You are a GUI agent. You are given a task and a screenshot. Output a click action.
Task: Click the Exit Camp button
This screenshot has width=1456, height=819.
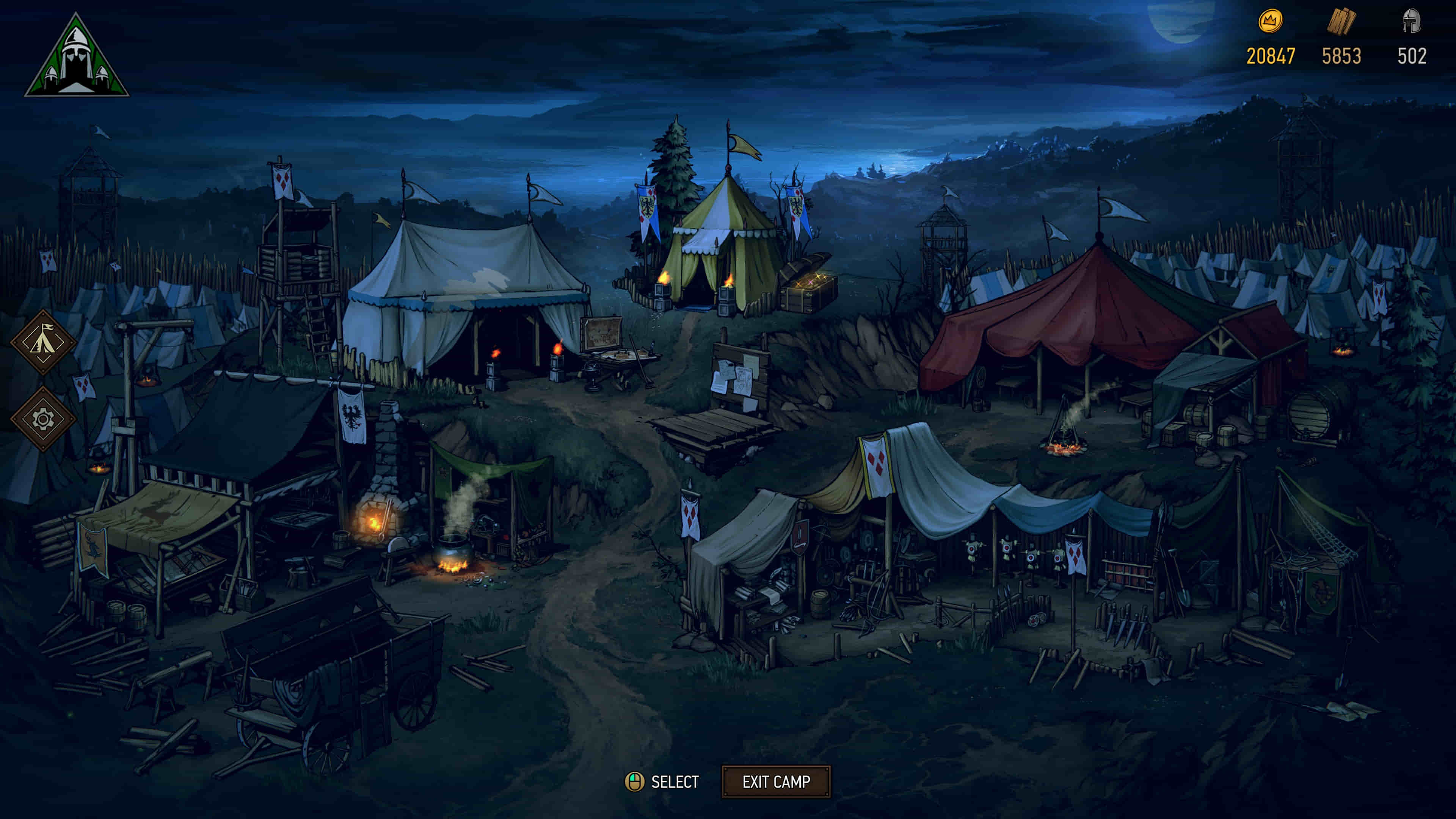tap(775, 782)
